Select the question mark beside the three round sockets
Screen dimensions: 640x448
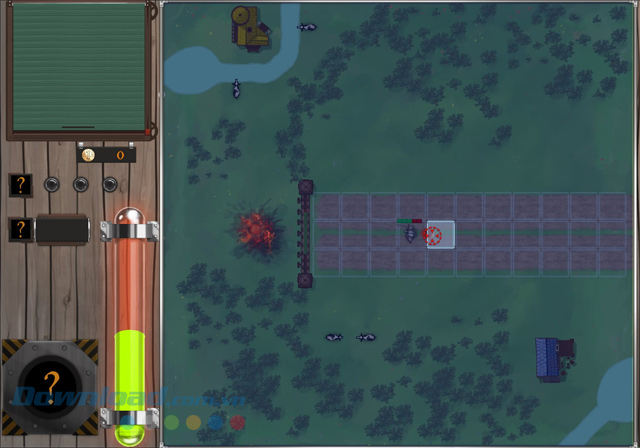pyautogui.click(x=21, y=184)
